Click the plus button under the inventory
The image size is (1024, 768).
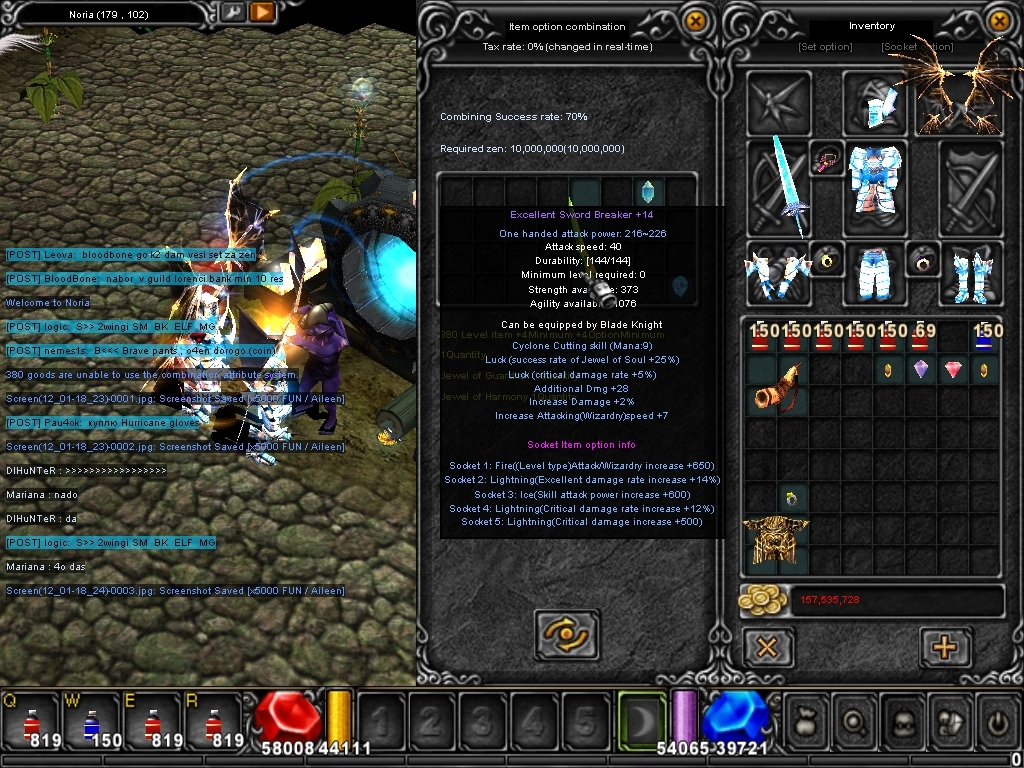tap(945, 647)
